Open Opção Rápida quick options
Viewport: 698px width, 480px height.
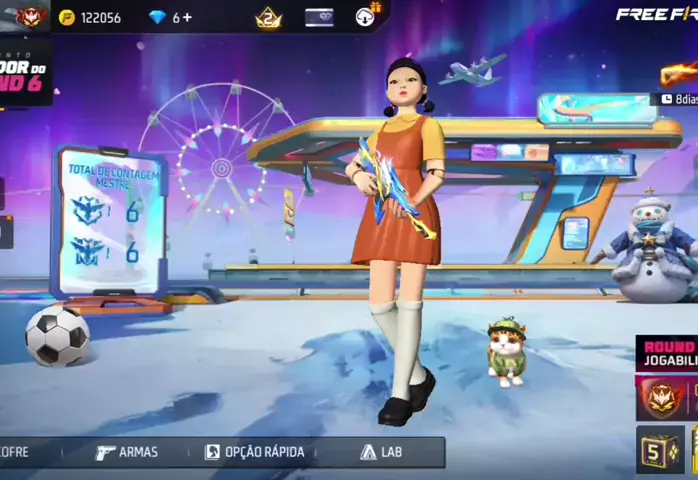[254, 452]
